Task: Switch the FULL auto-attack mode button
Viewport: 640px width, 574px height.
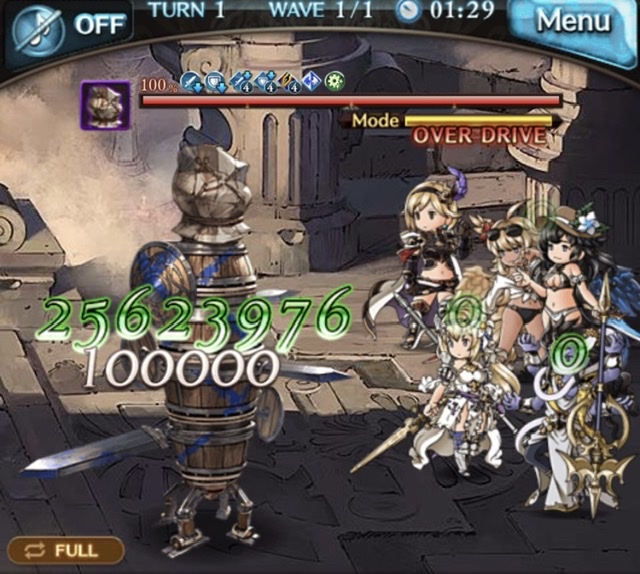Action: coord(66,550)
